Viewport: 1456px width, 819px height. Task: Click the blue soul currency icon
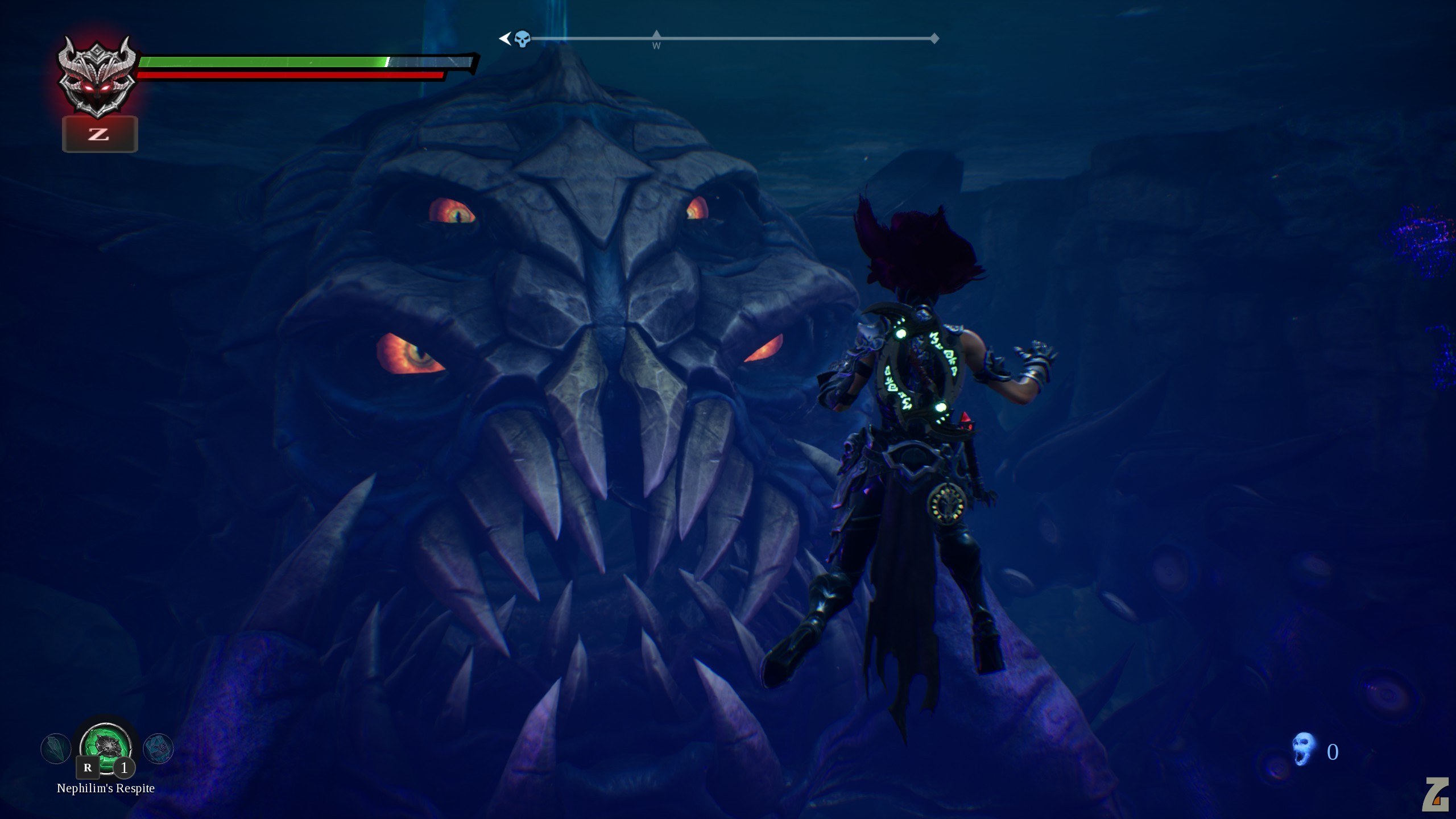coord(1304,750)
